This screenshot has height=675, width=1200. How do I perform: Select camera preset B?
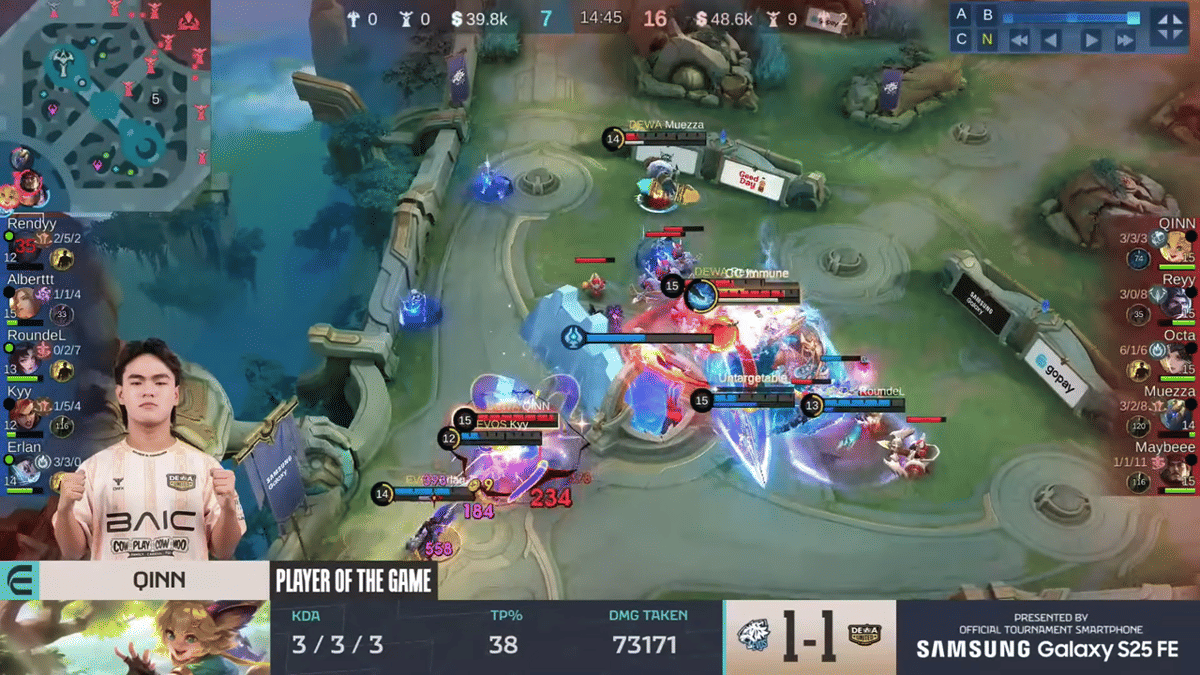[x=988, y=15]
